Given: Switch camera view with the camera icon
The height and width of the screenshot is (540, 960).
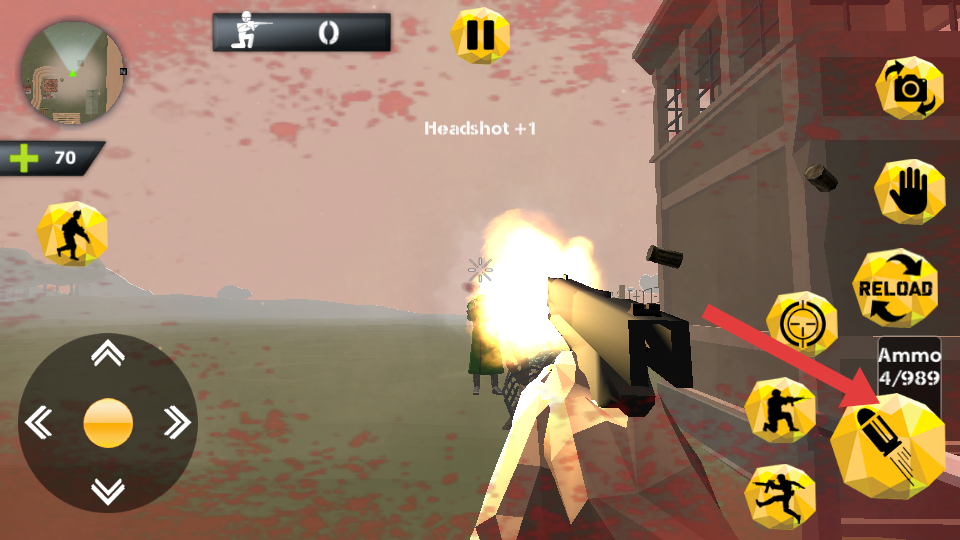Looking at the screenshot, I should 909,89.
